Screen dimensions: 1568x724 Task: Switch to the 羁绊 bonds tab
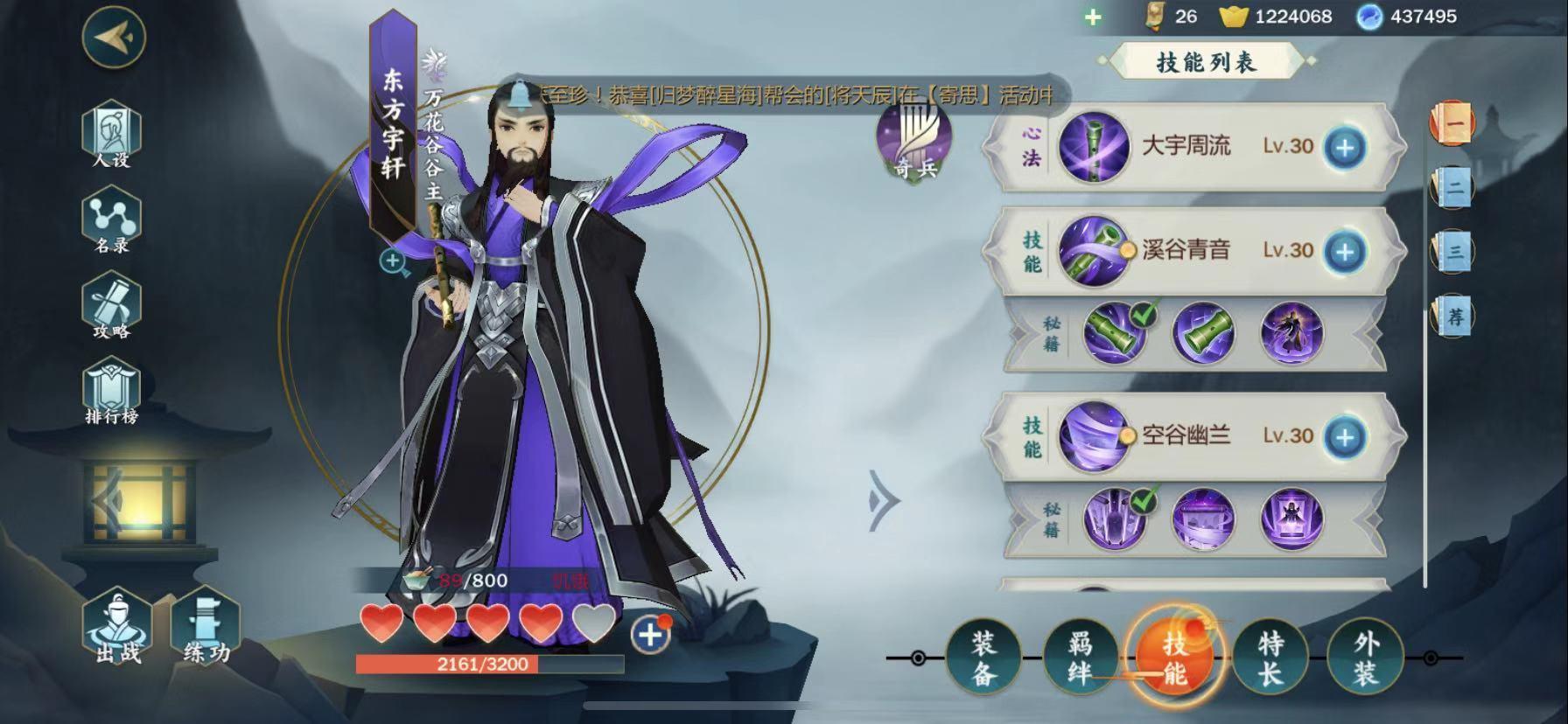1080,658
